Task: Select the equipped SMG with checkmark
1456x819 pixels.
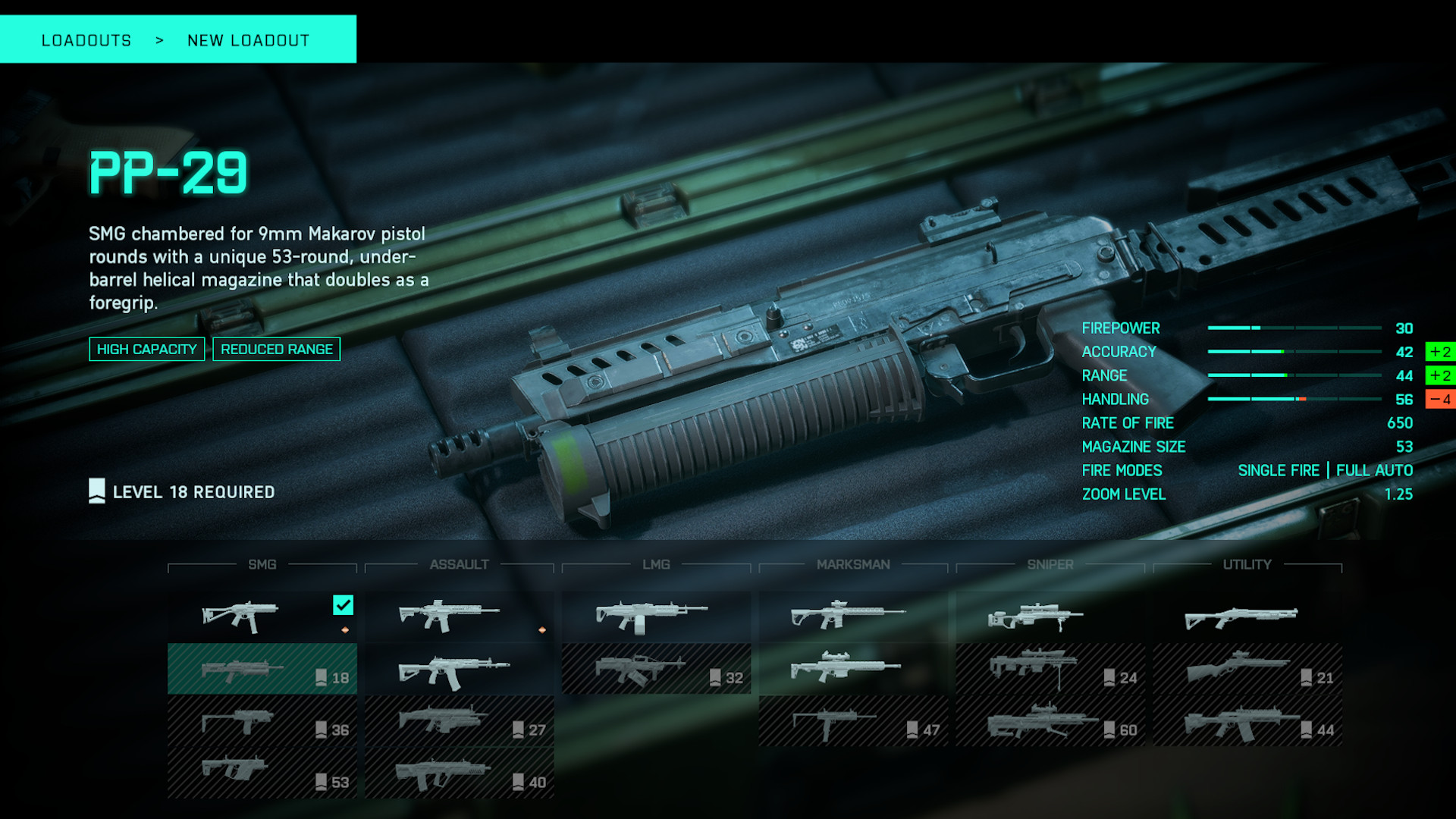Action: click(262, 617)
